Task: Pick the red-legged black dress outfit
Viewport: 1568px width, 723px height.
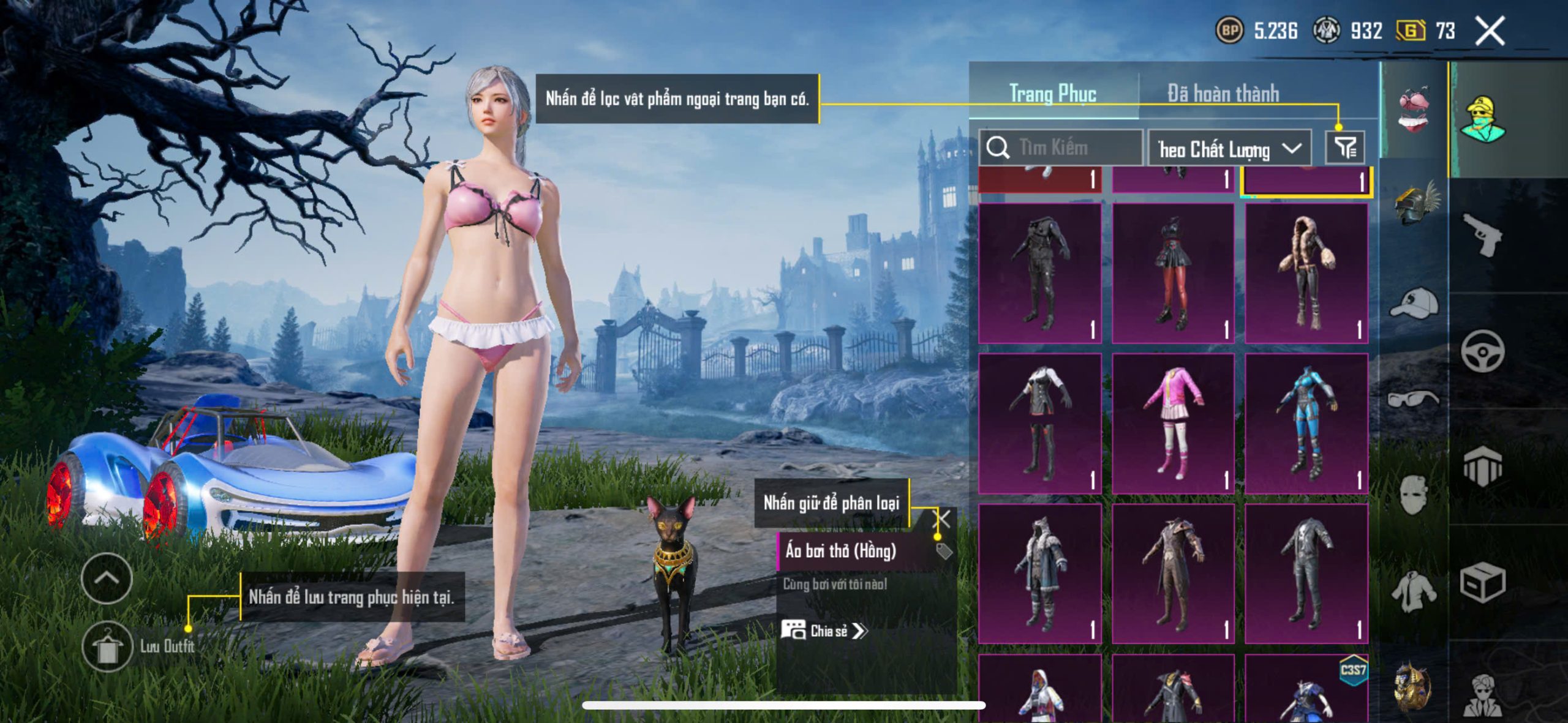Action: [1172, 274]
